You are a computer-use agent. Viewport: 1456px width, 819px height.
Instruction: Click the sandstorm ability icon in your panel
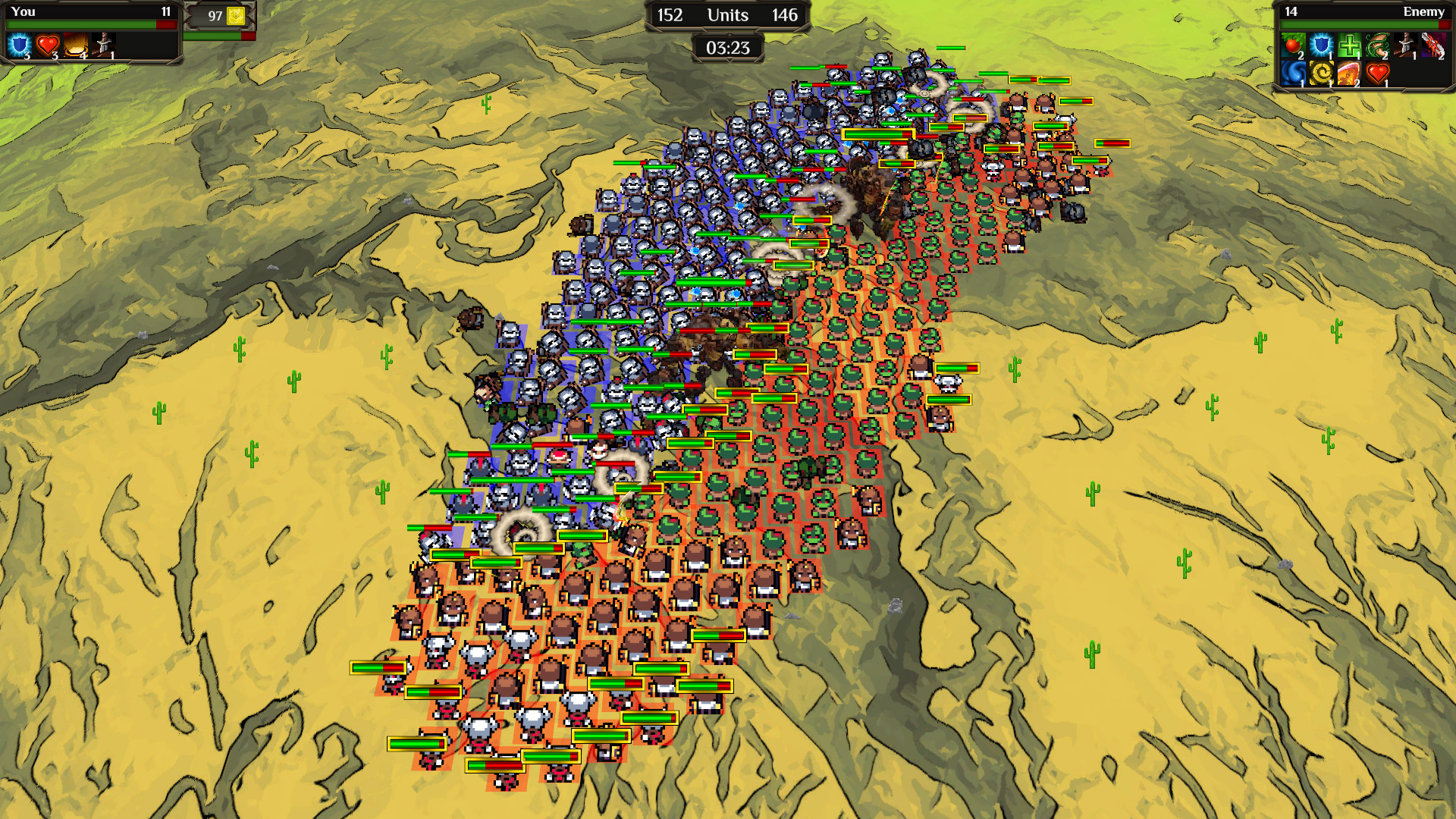(76, 44)
